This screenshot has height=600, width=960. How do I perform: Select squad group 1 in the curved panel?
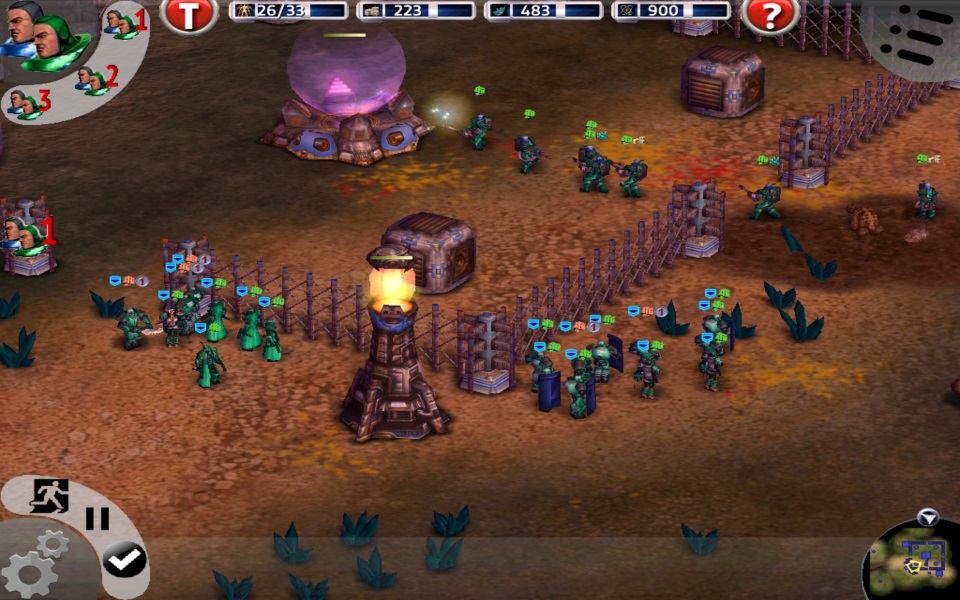[125, 22]
